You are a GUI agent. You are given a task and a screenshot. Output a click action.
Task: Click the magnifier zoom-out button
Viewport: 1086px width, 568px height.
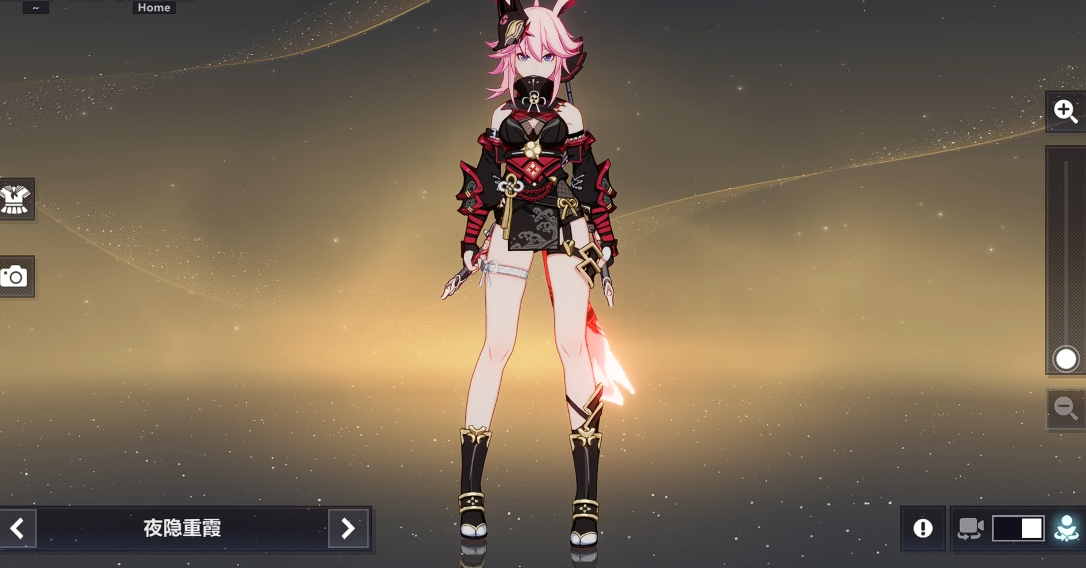click(1066, 408)
